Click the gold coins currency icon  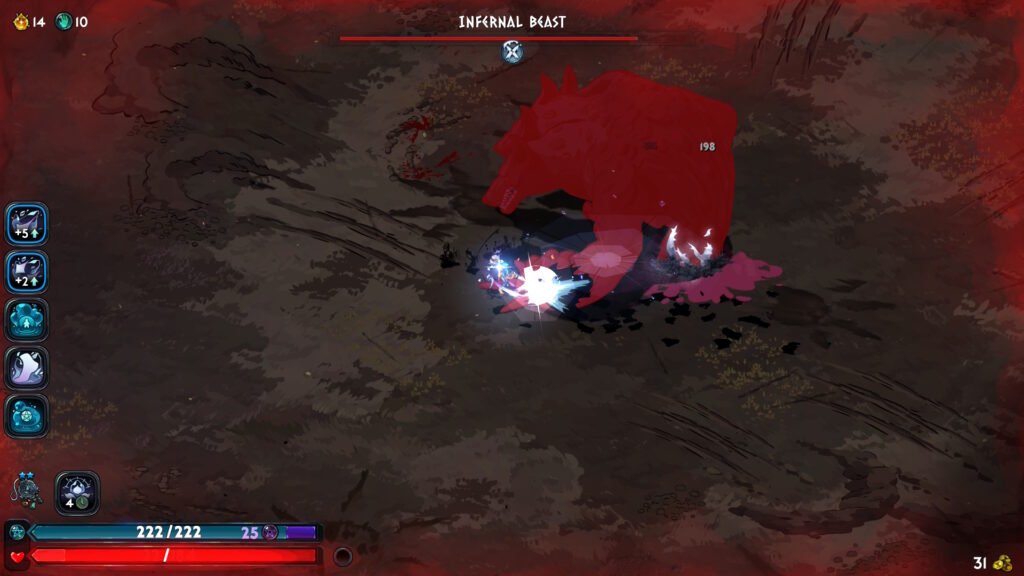coord(1002,563)
